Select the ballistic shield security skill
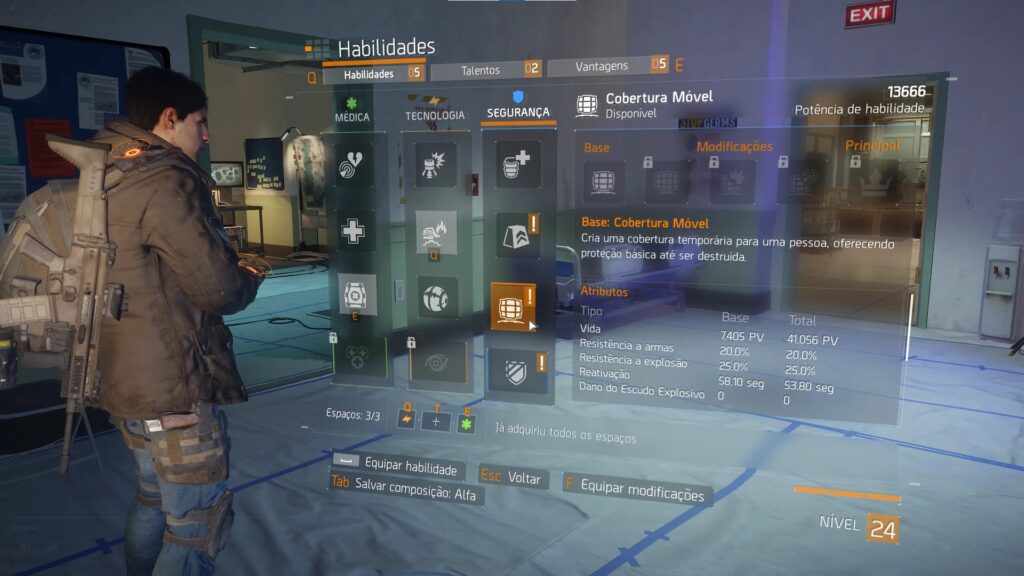Viewport: 1024px width, 576px height. point(512,370)
